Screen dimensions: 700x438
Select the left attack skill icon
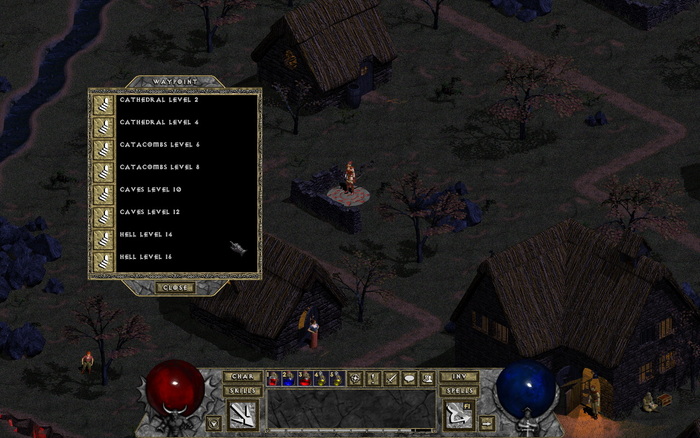(x=242, y=412)
